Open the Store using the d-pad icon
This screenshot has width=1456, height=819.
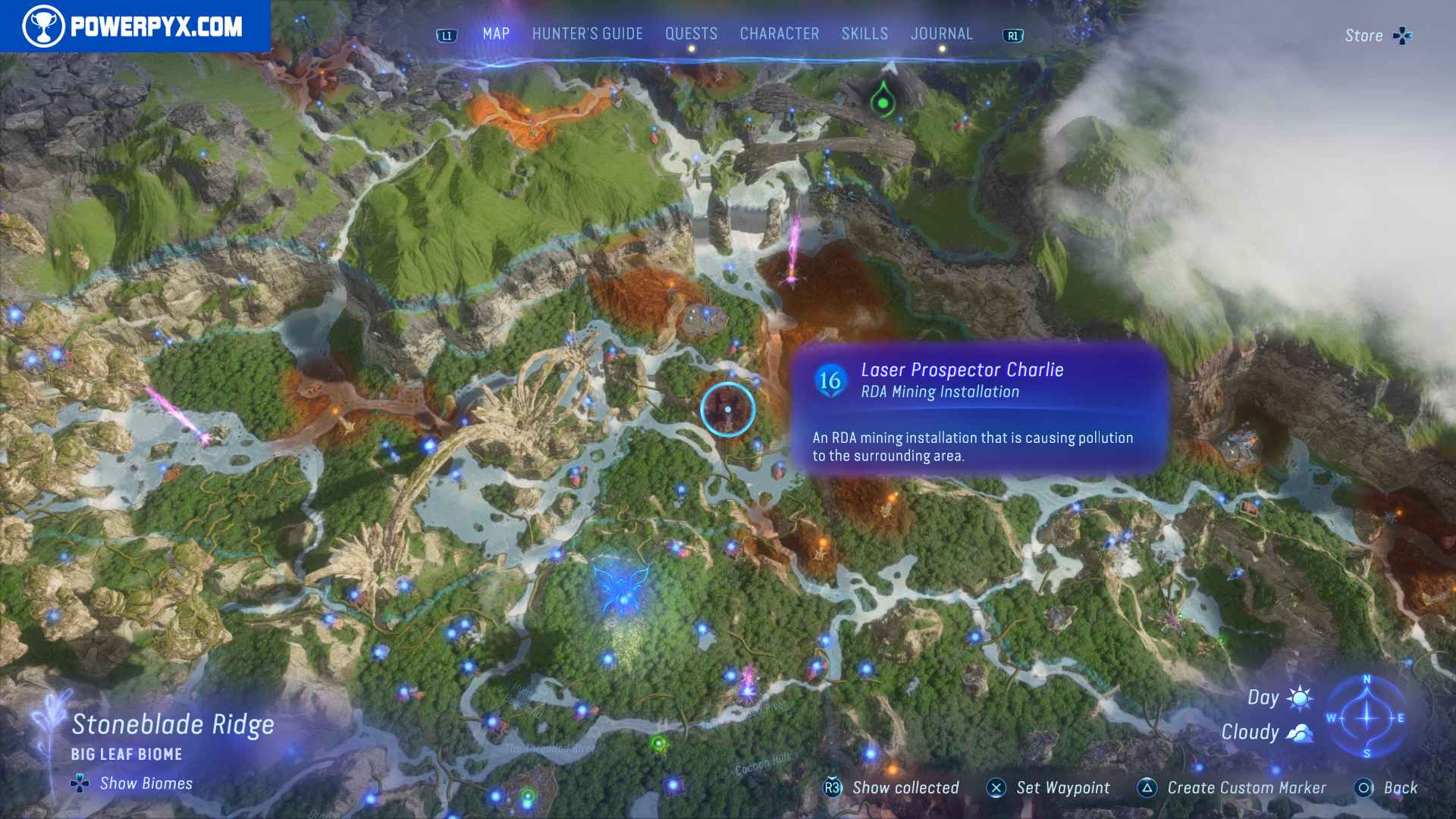pyautogui.click(x=1404, y=35)
